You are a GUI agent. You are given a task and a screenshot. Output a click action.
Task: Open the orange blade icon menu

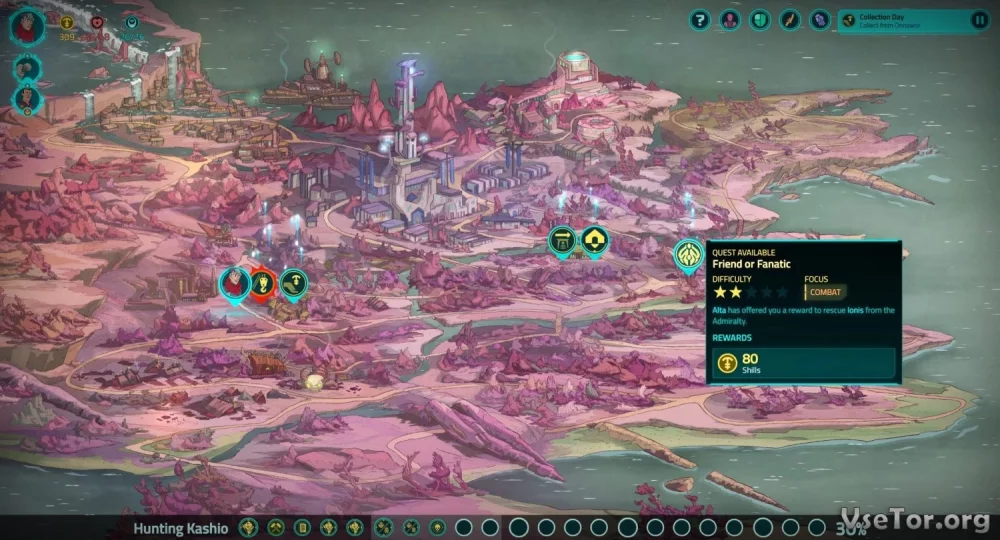(790, 19)
